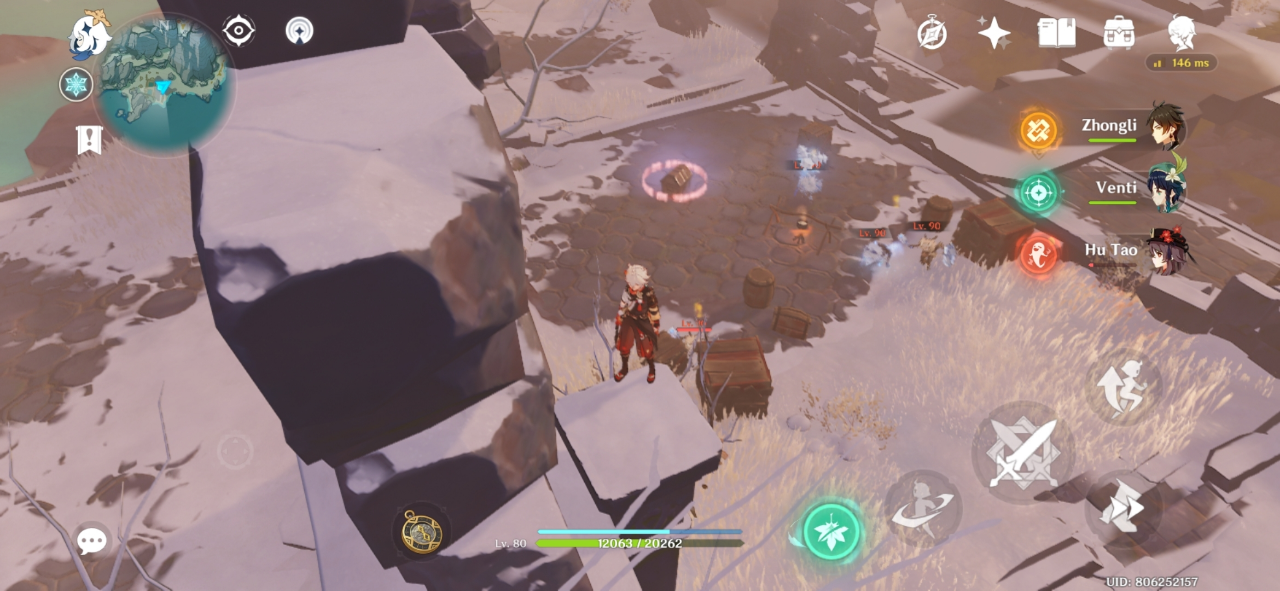Tap the jump button

pyautogui.click(x=1122, y=385)
